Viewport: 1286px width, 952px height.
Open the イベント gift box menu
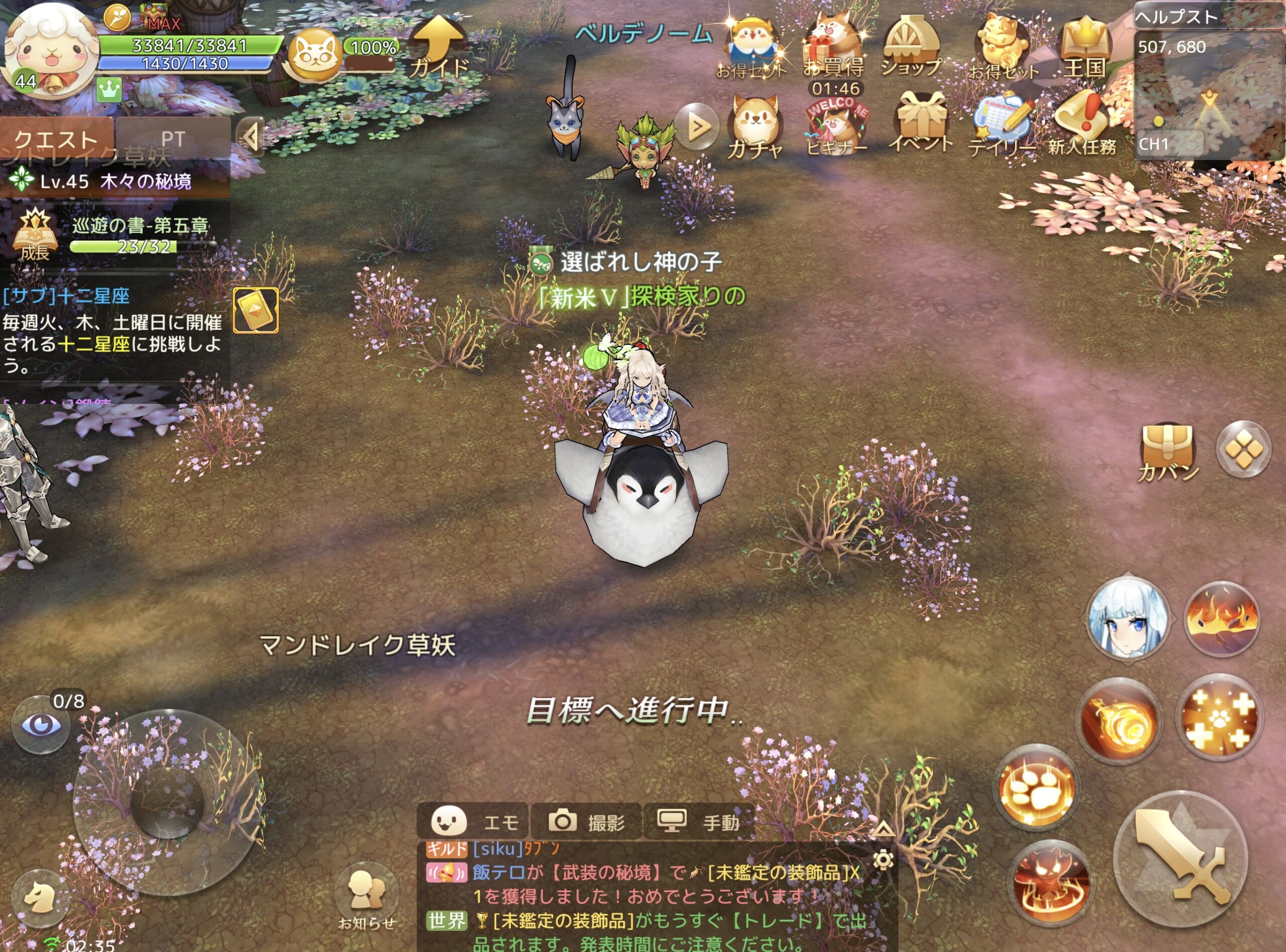[x=921, y=122]
